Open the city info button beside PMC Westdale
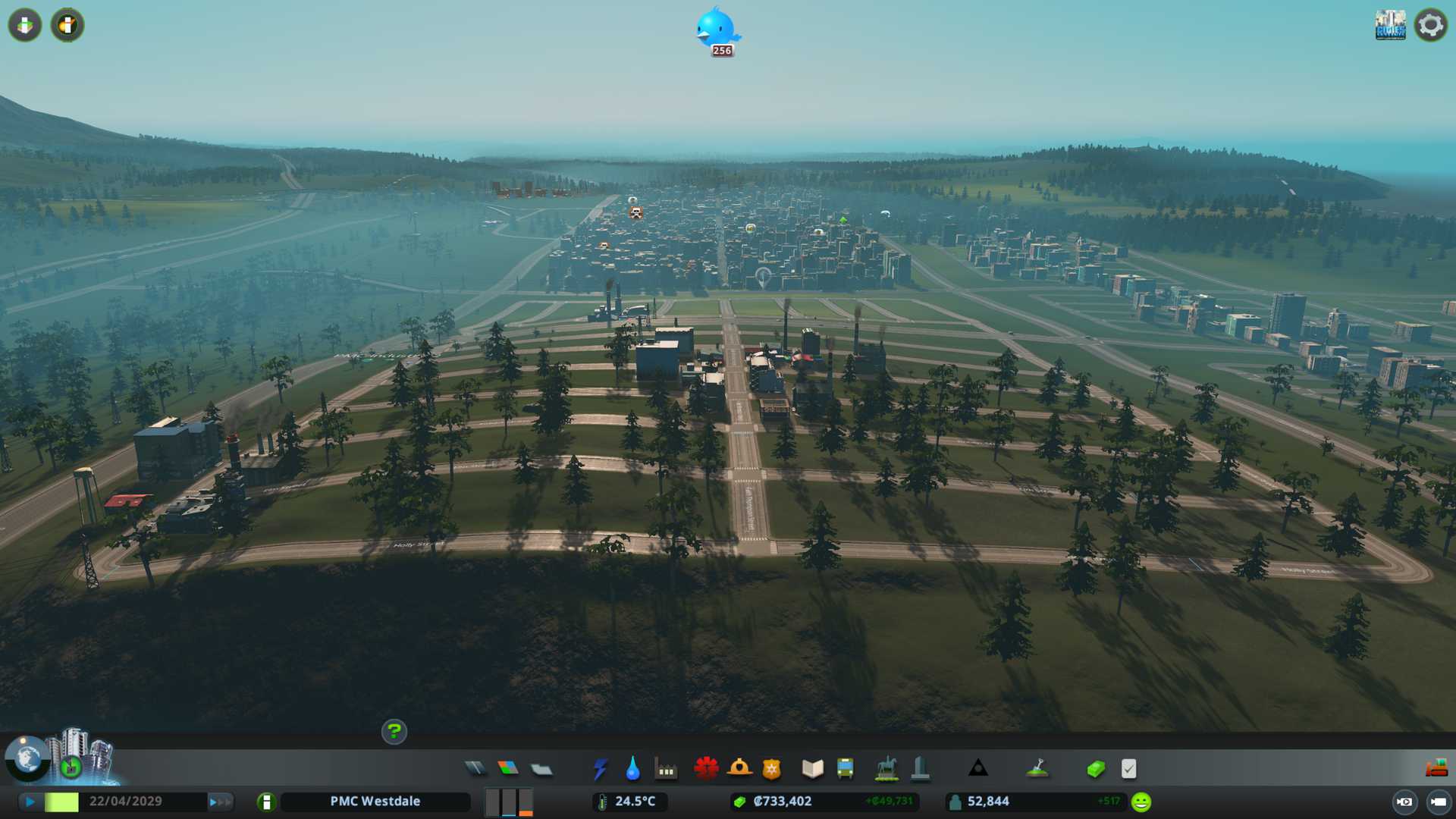The image size is (1456, 819). coord(266,802)
